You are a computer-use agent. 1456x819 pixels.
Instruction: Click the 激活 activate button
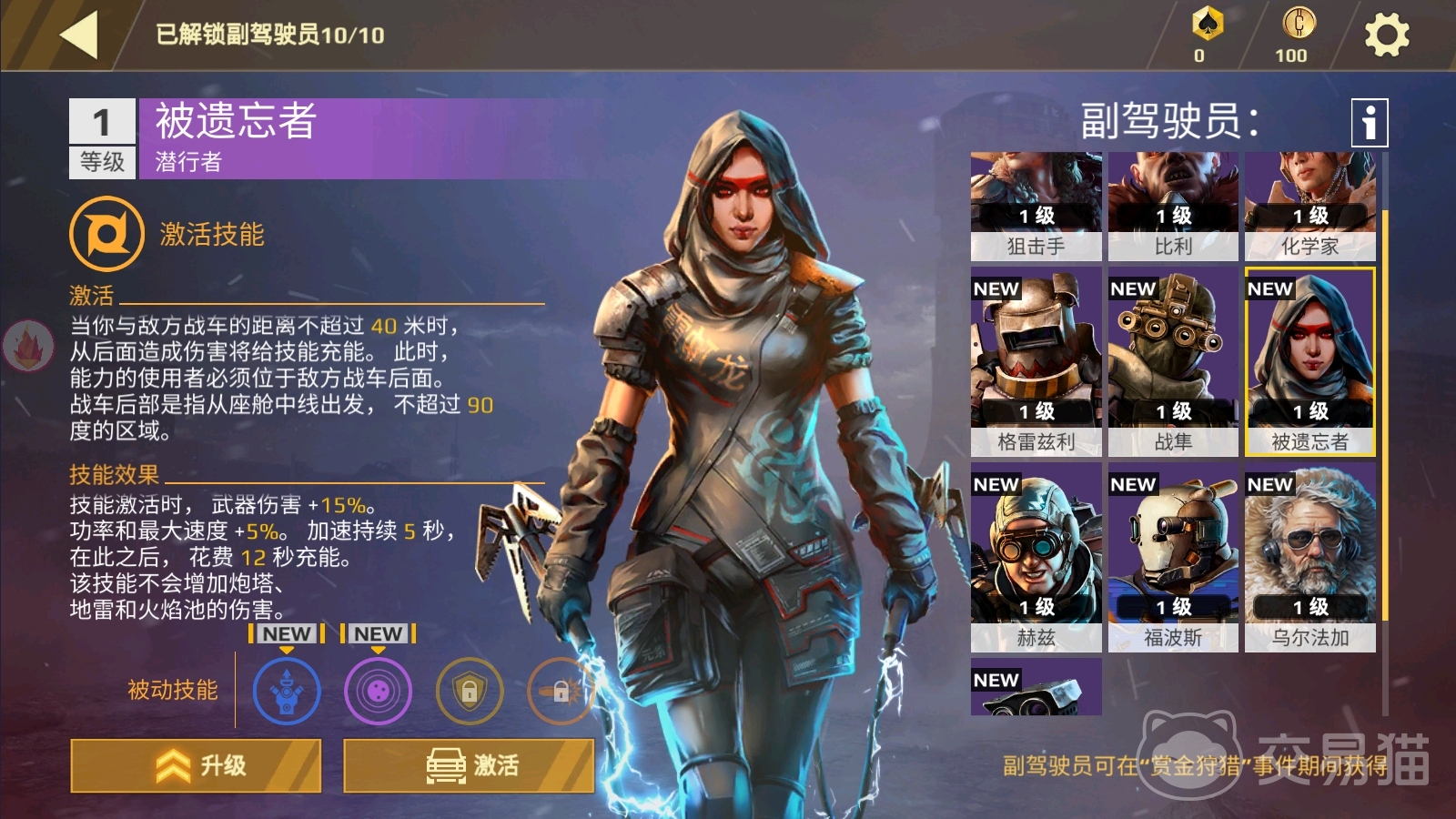tap(469, 765)
